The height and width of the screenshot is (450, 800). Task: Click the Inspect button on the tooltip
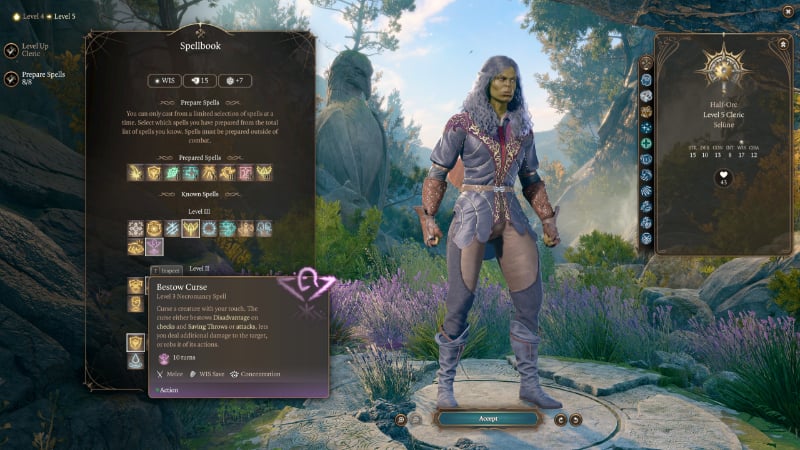(168, 270)
